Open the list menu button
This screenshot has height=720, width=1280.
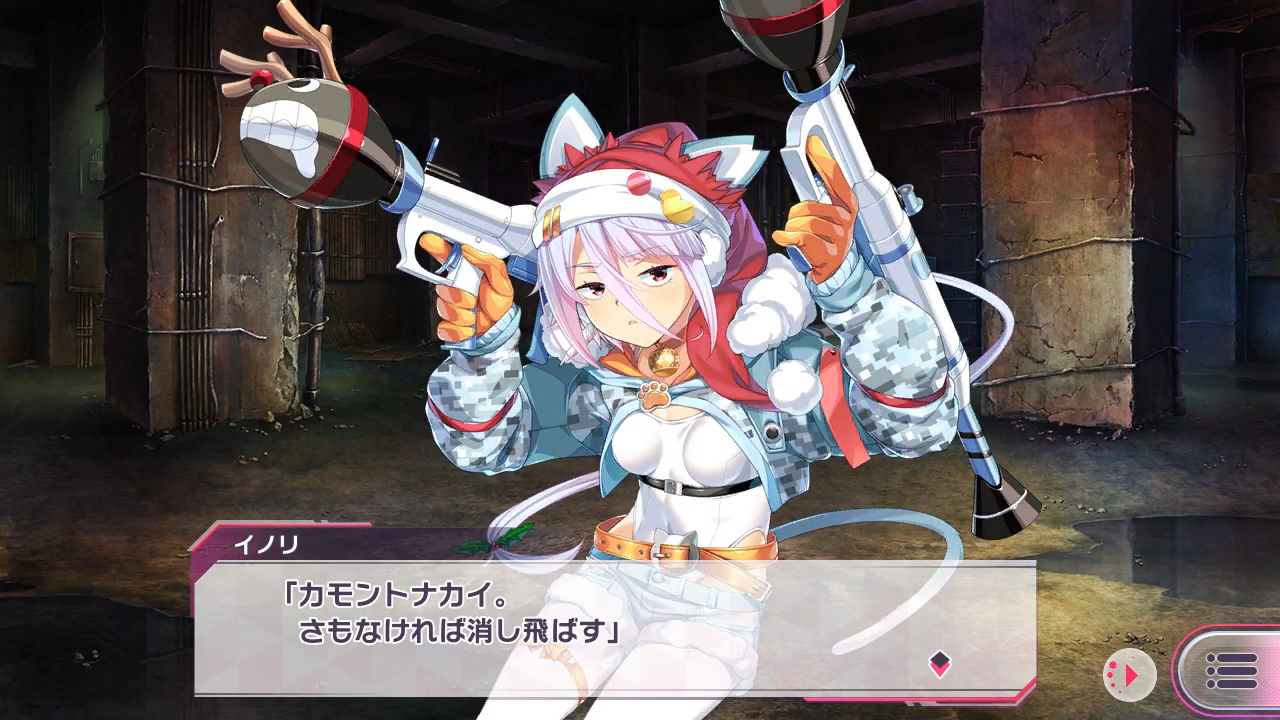point(1232,671)
